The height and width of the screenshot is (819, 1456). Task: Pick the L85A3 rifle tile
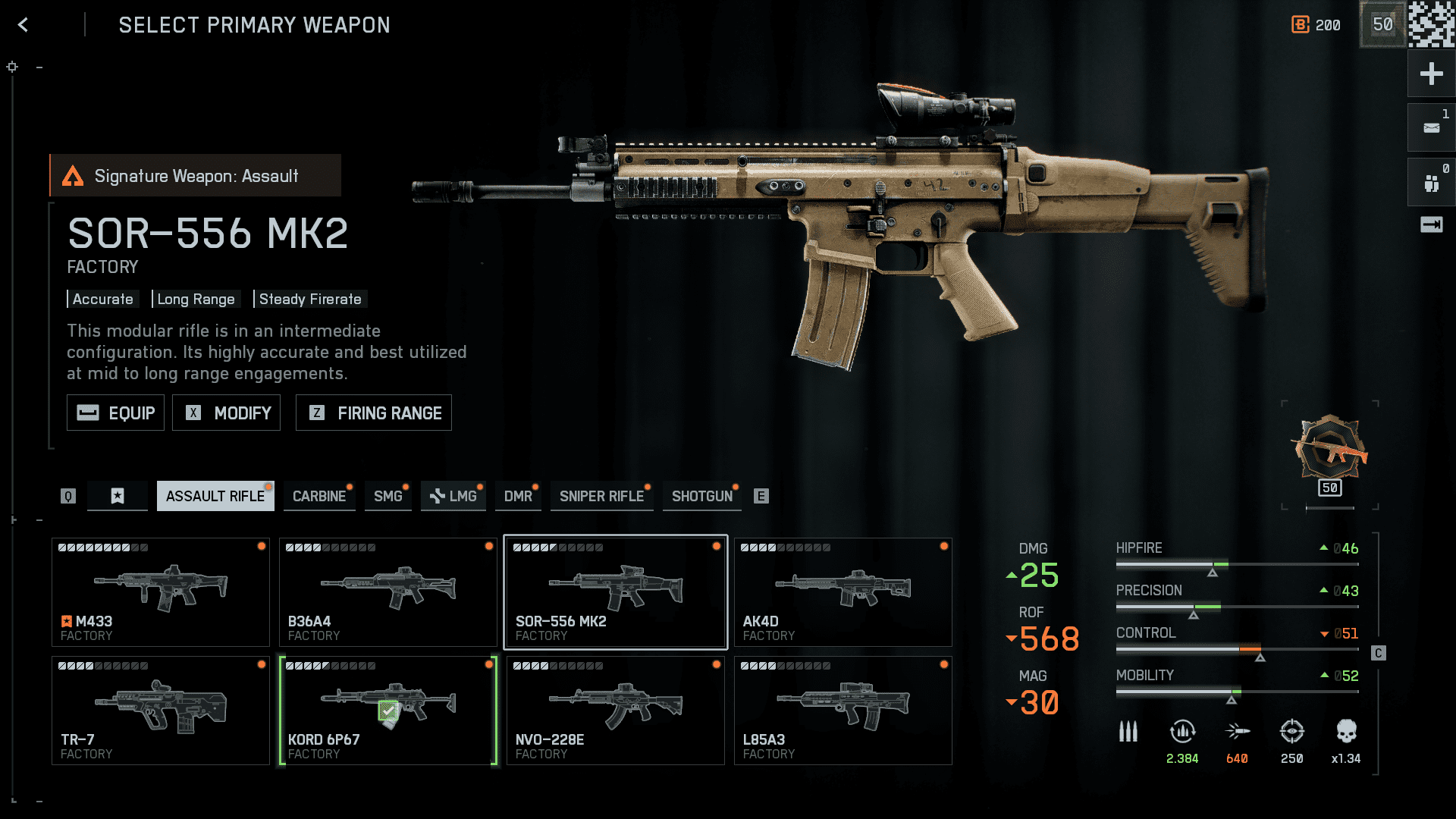843,711
